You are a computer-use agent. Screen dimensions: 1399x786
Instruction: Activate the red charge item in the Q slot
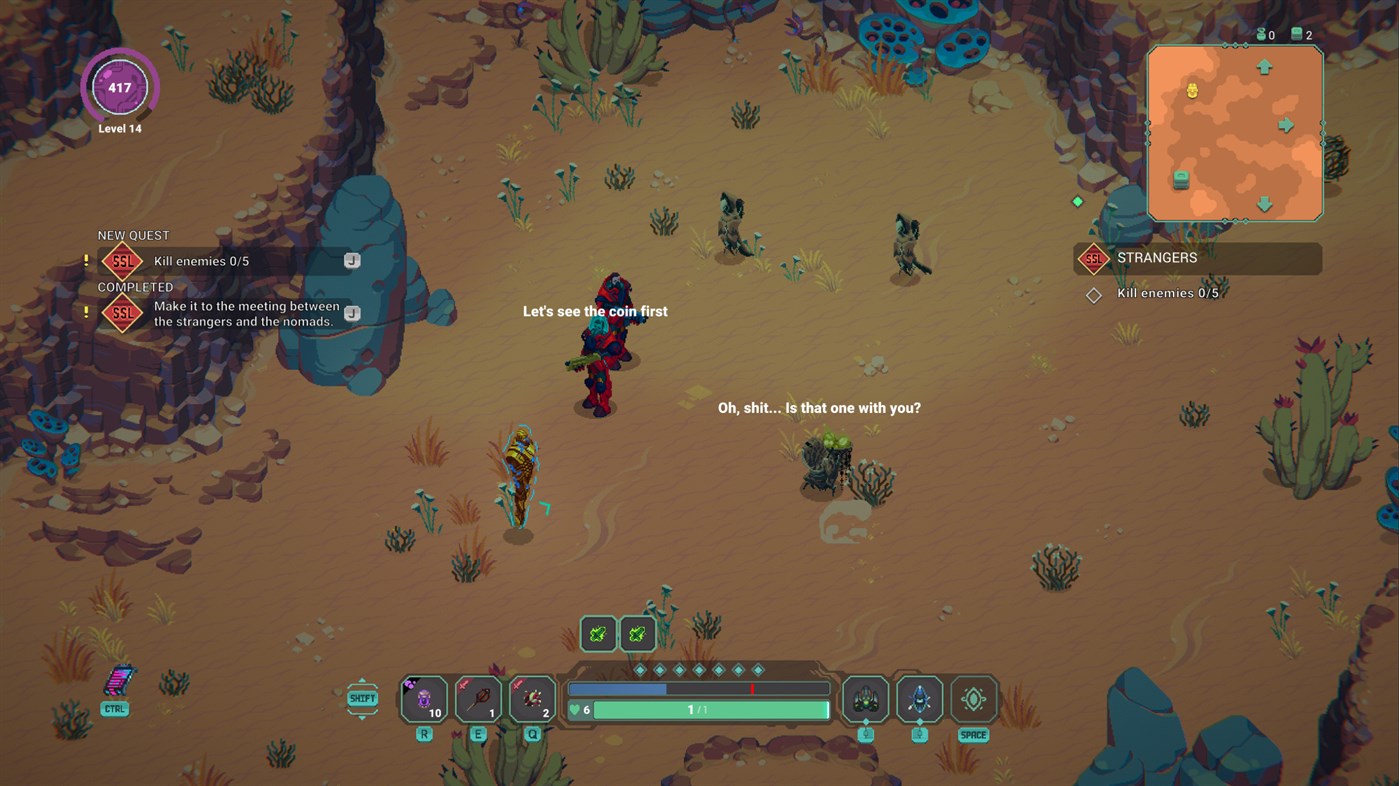[x=532, y=698]
